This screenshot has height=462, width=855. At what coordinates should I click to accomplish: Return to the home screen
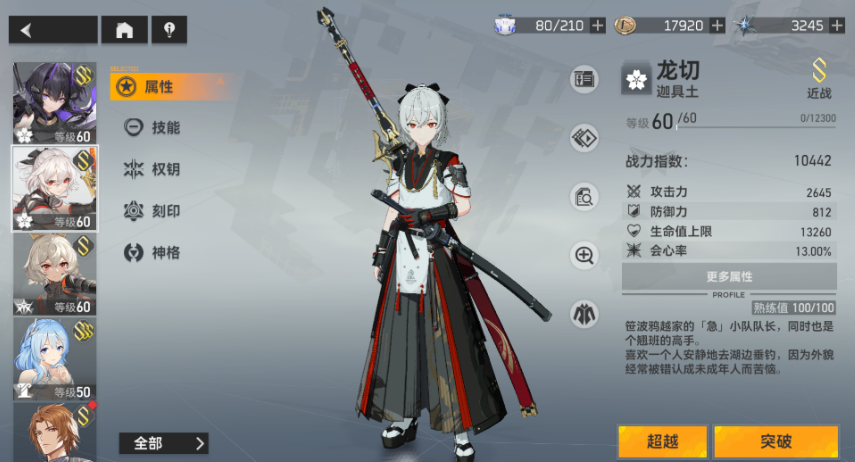(x=124, y=30)
